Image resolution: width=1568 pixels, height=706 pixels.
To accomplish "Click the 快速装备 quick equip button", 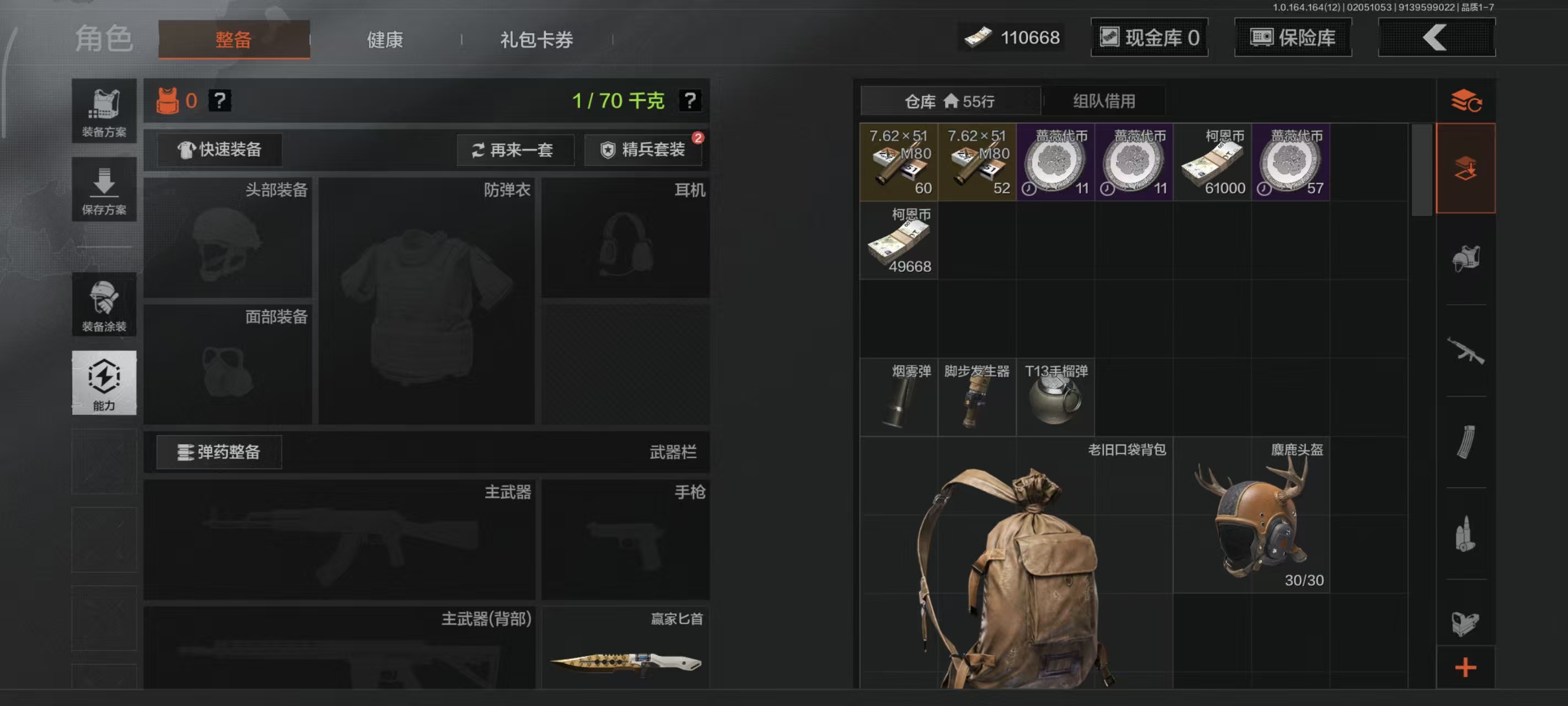I will tap(221, 150).
